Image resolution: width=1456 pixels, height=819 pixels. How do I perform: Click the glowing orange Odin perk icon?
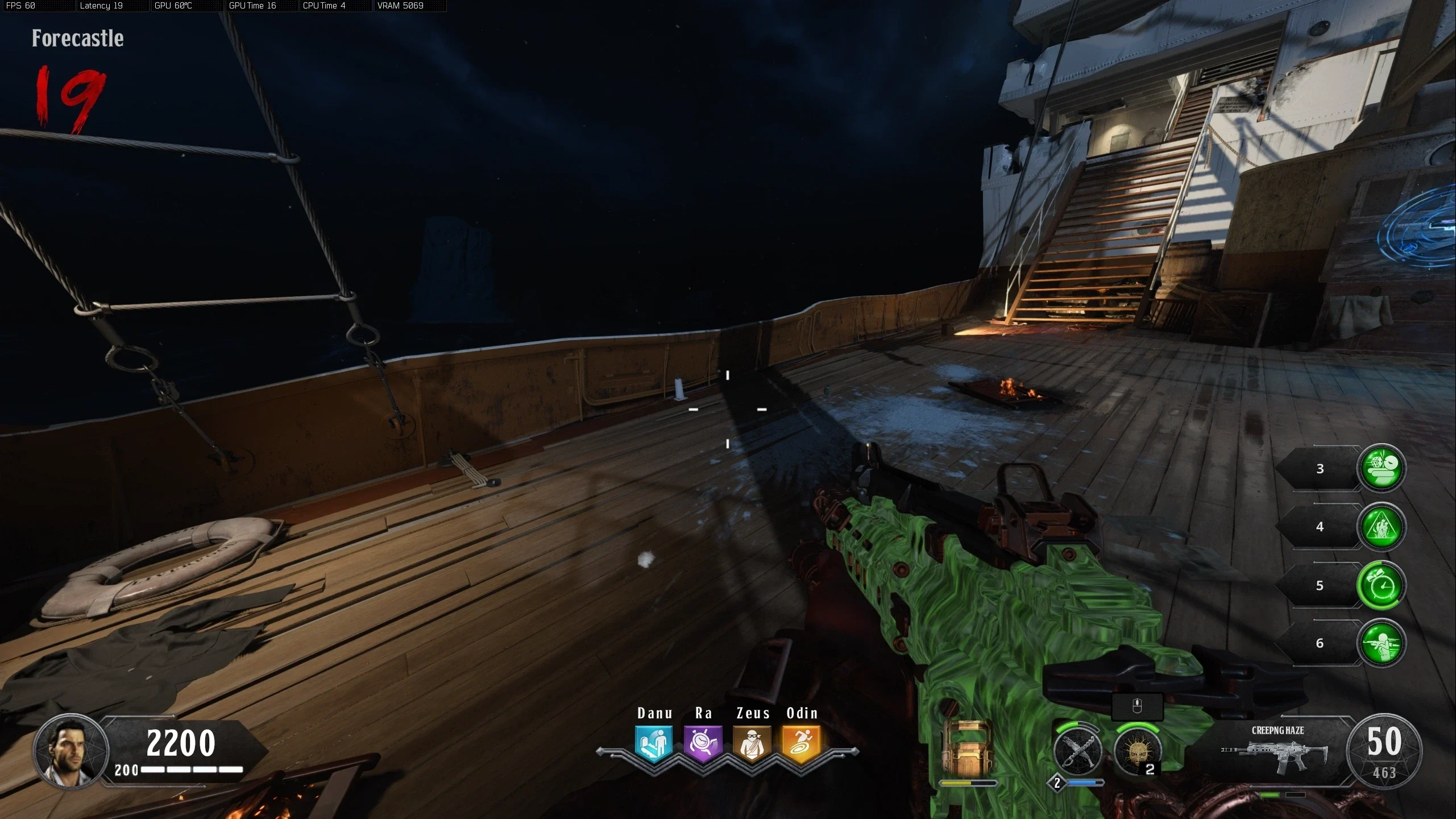[801, 743]
